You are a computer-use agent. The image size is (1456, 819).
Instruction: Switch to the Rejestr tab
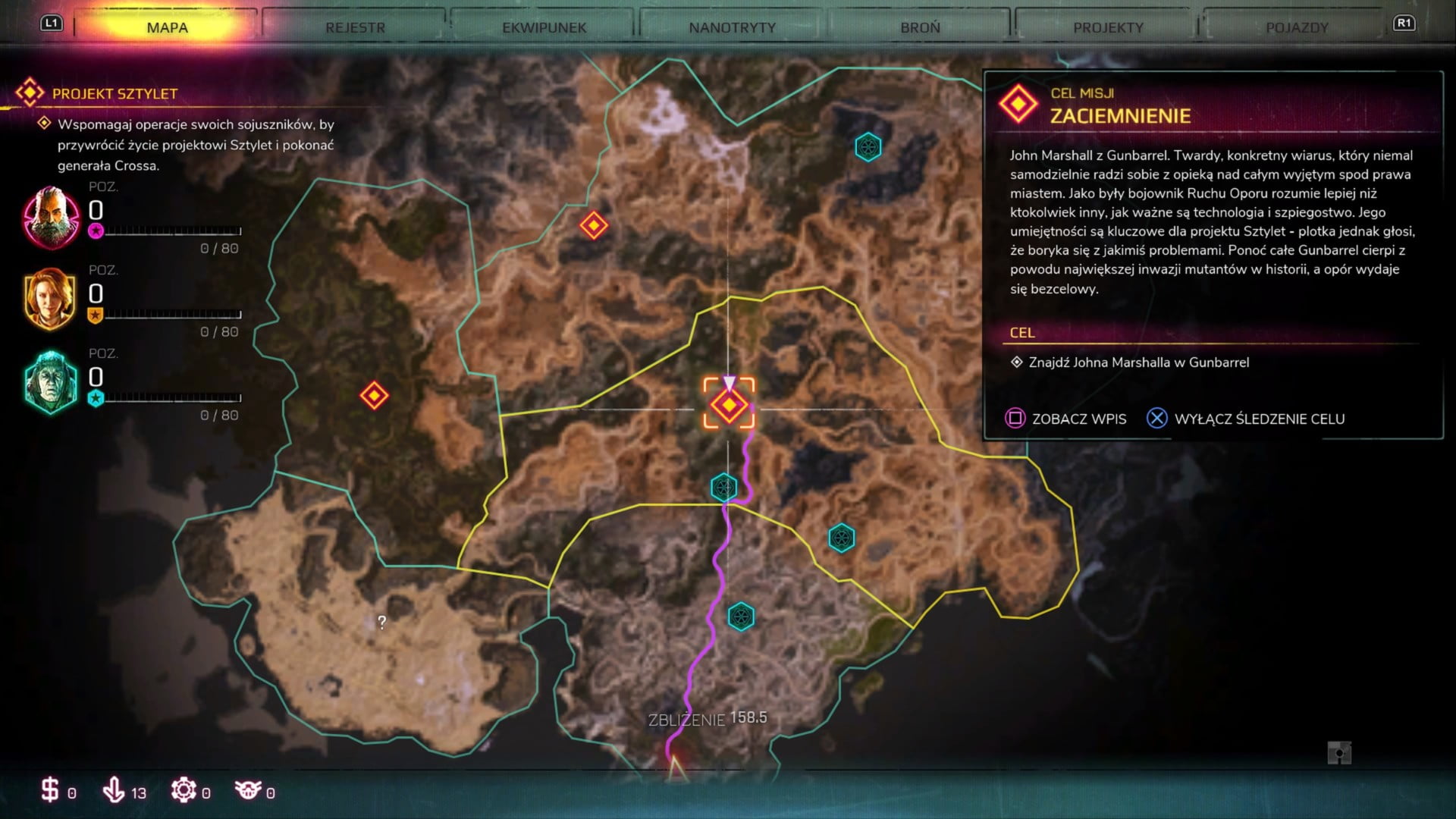point(355,28)
